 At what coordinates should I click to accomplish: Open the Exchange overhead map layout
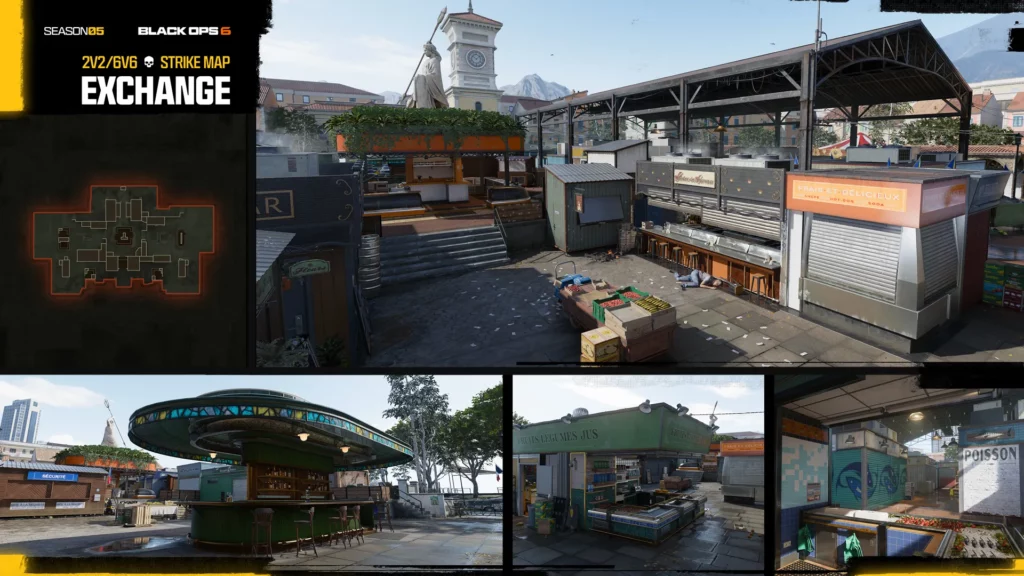[124, 239]
